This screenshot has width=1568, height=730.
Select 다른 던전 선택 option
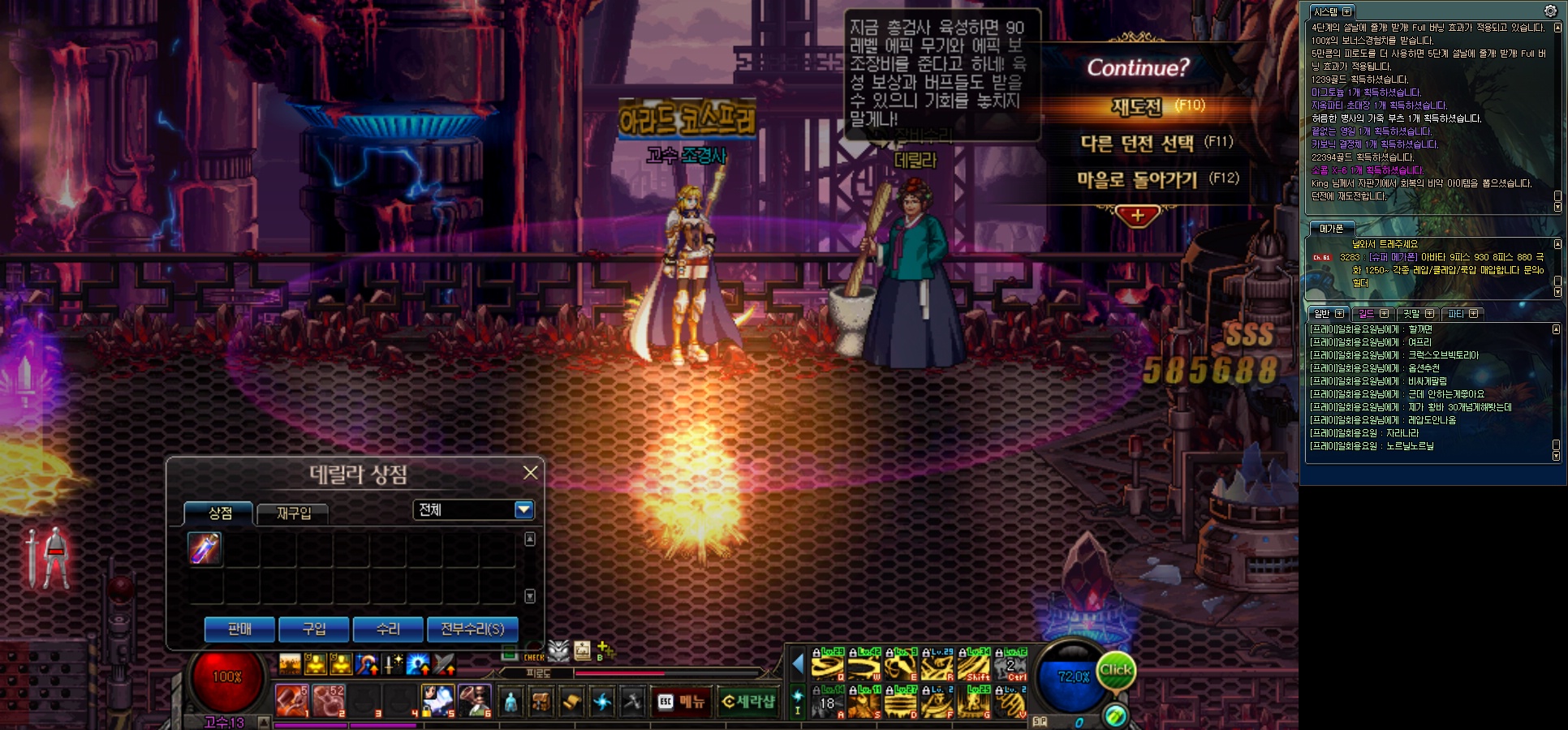tap(1137, 144)
